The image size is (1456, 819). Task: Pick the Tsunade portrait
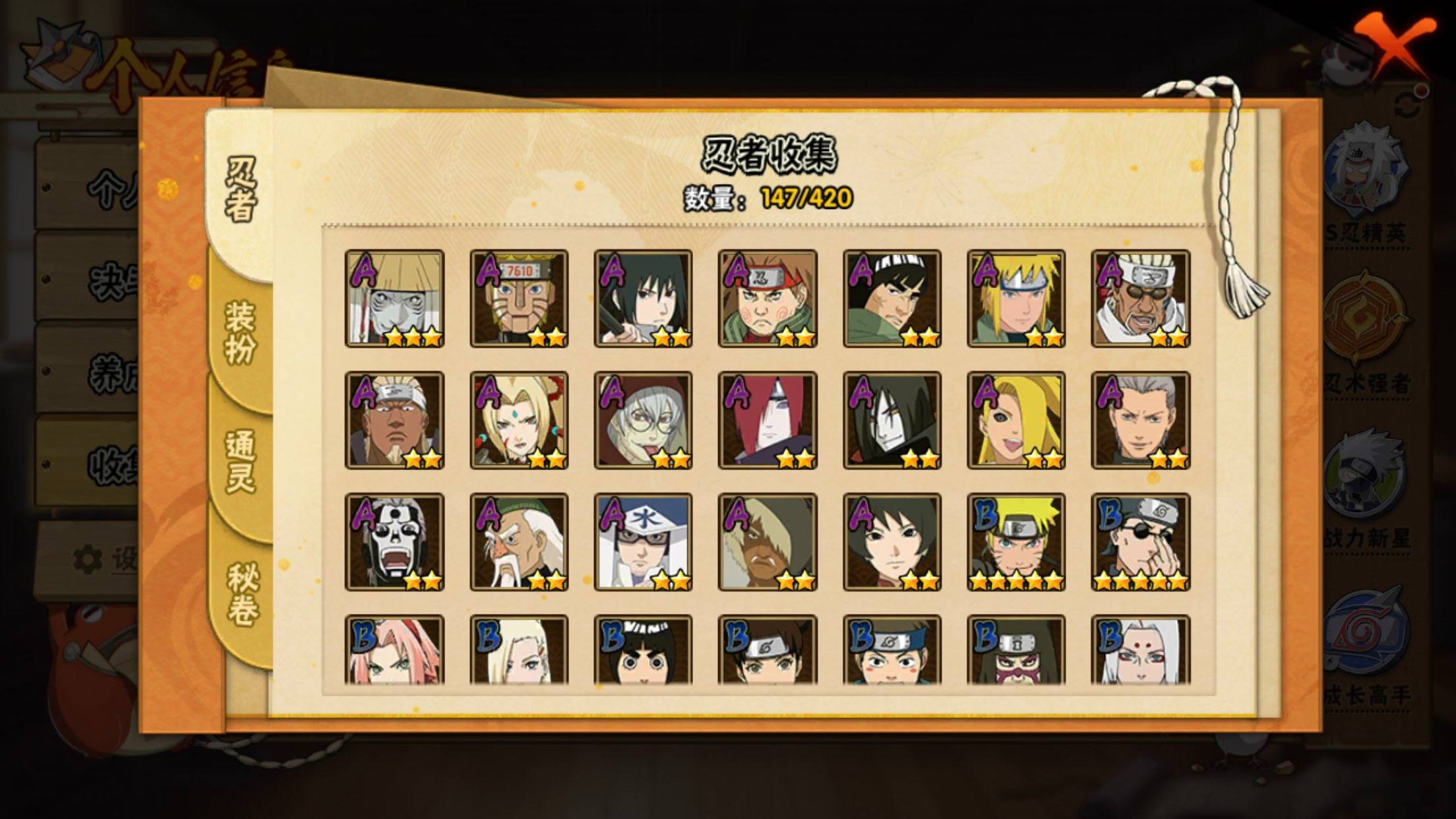(x=519, y=420)
